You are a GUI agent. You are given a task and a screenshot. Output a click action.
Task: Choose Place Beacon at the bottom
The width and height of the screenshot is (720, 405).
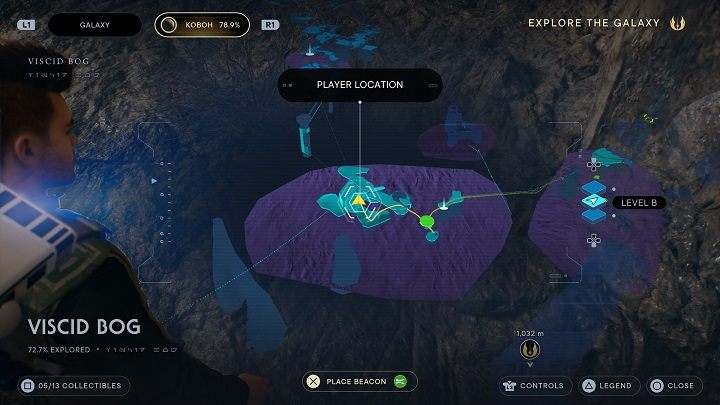pos(360,381)
